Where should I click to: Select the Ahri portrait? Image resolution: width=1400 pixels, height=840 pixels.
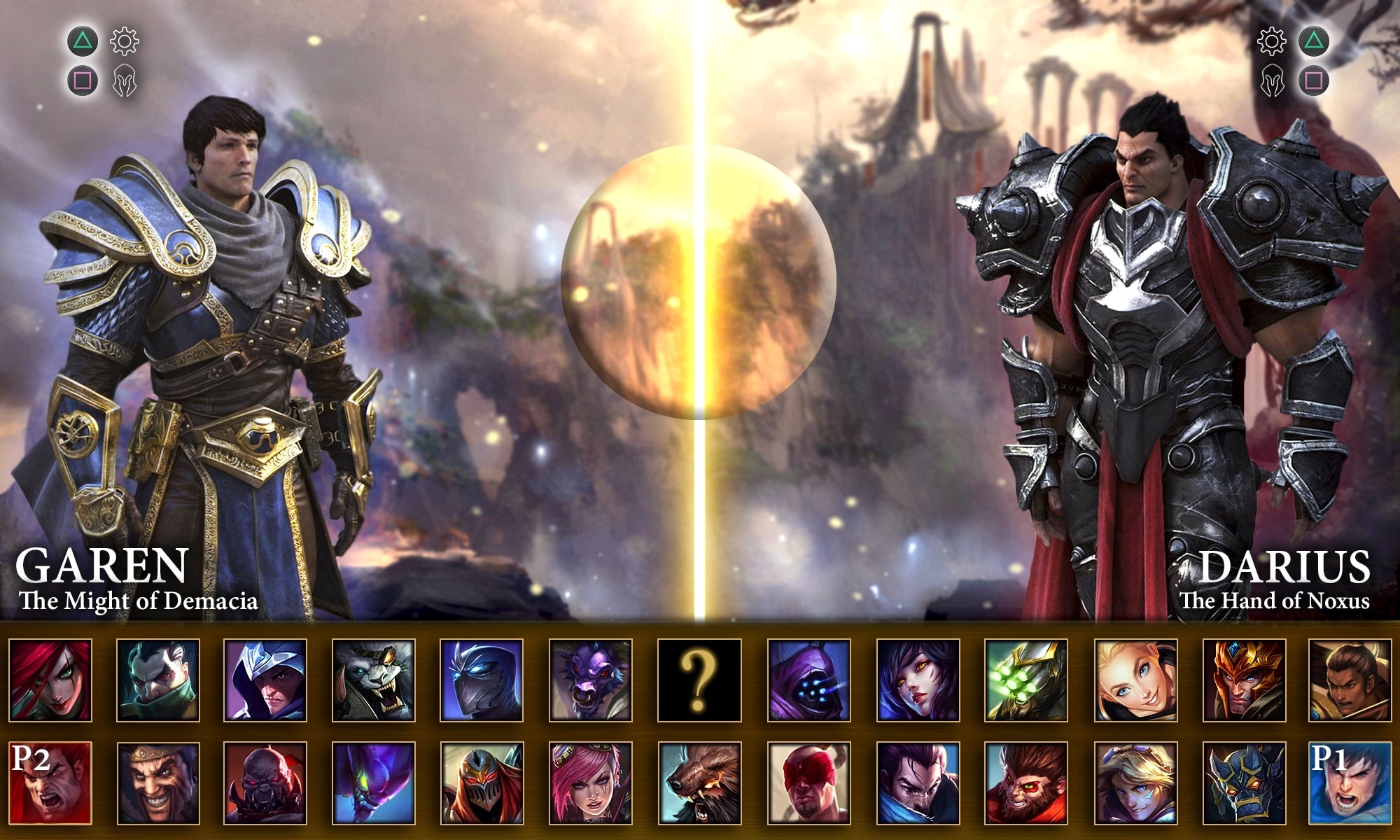918,680
